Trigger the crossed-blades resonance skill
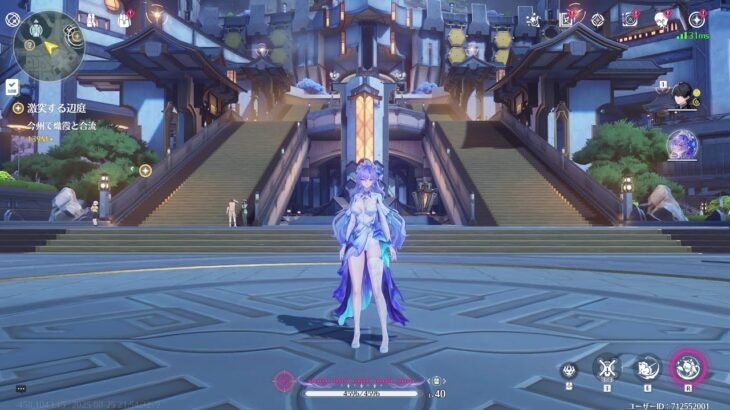Screen dimensions: 730x410 pos(606,368)
